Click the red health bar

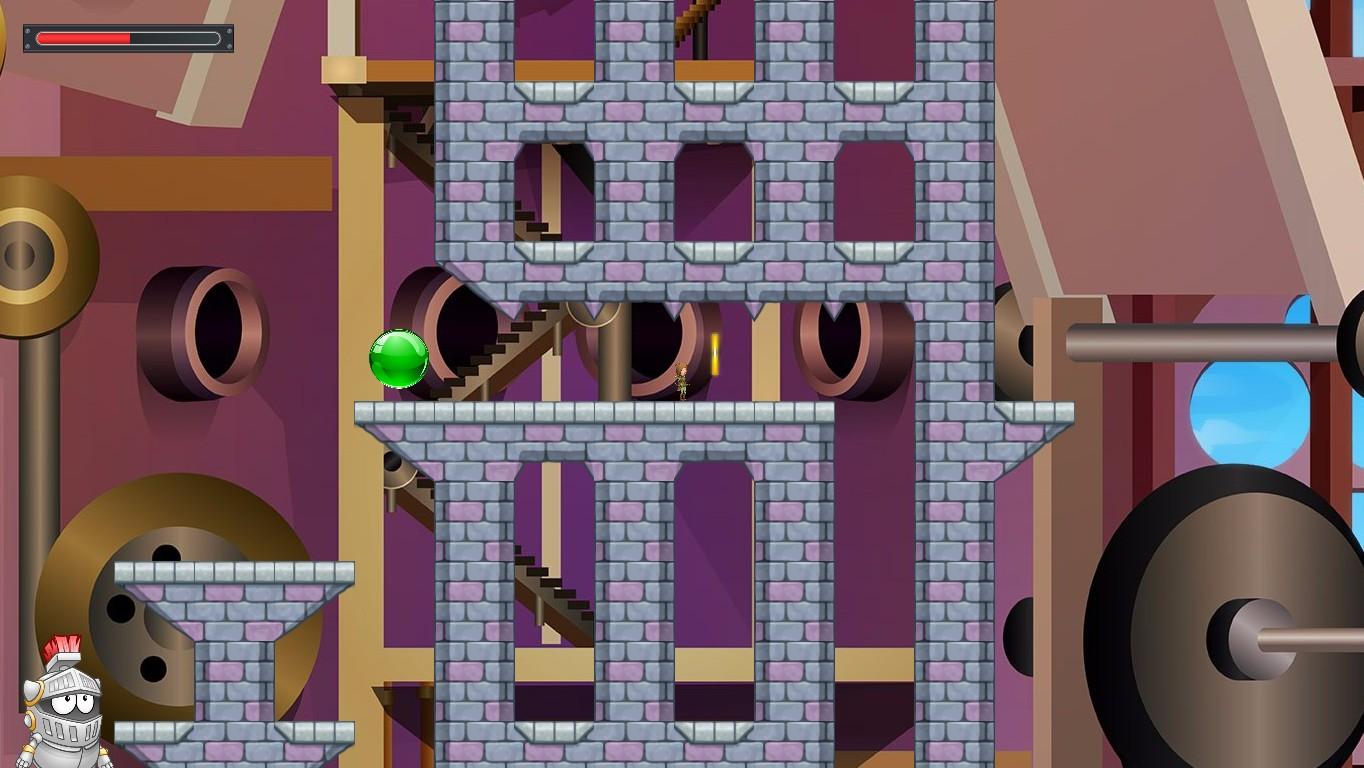(85, 38)
